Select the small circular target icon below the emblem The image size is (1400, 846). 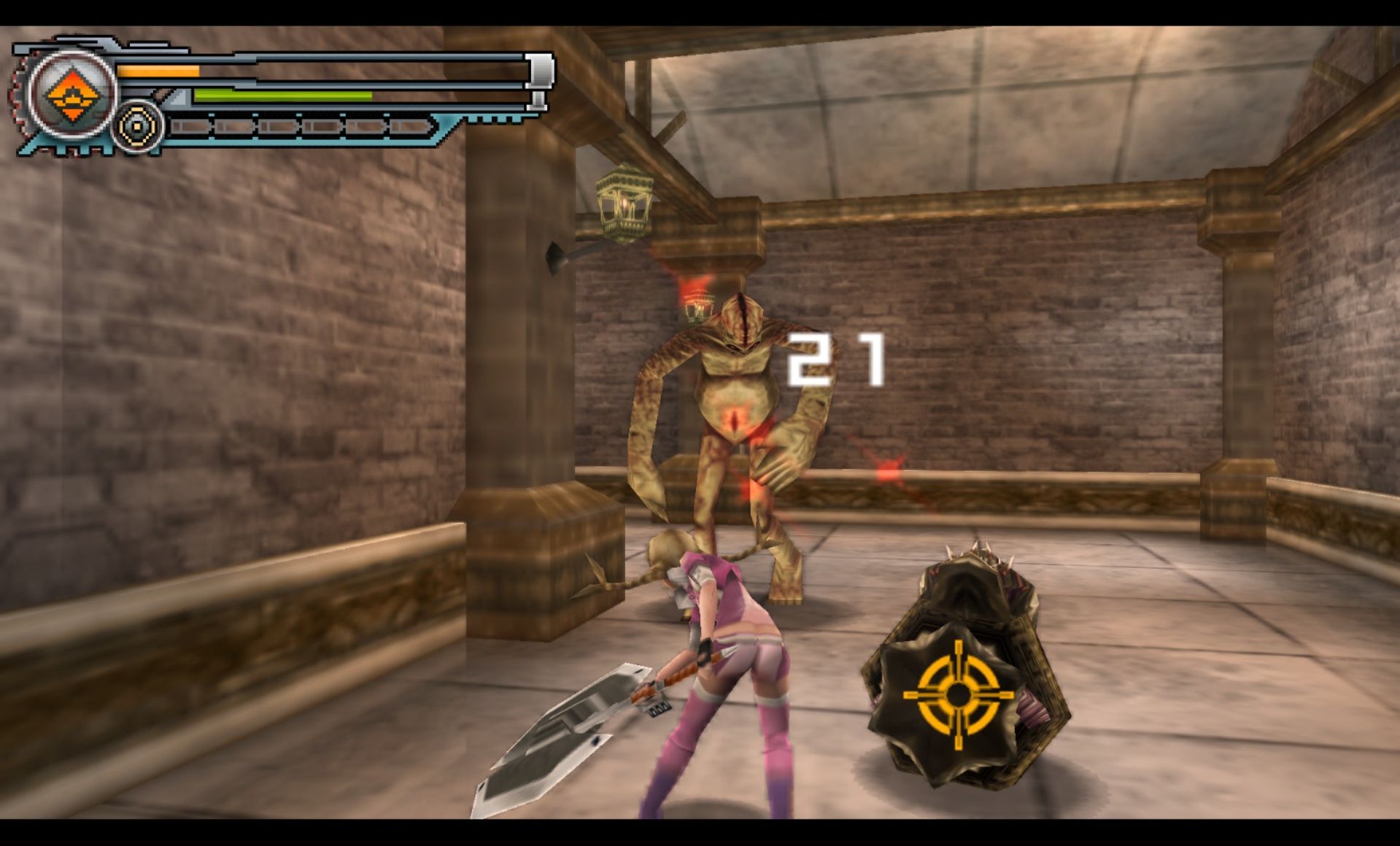coord(136,127)
